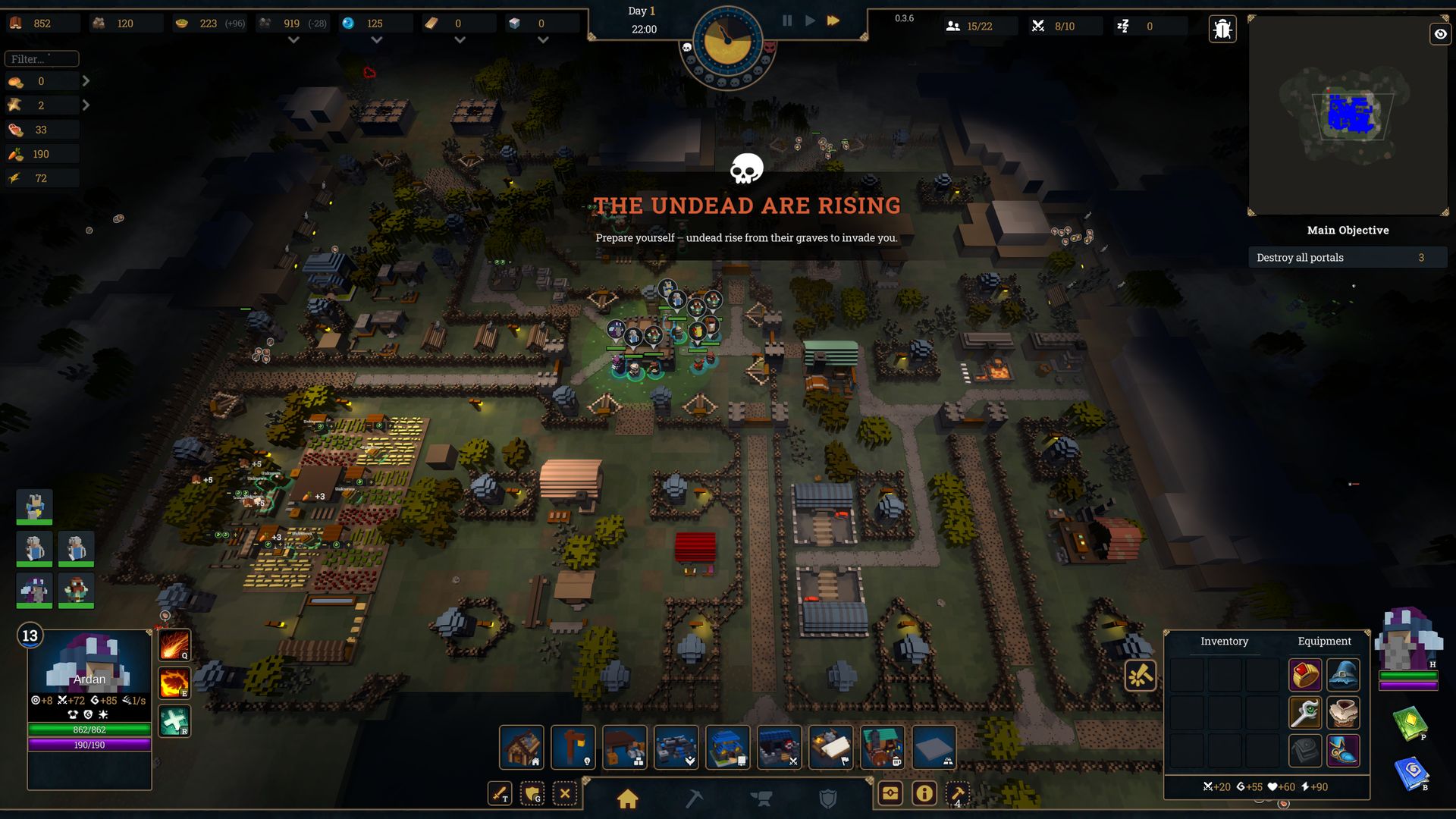Pause the game with the pause button

click(x=787, y=21)
